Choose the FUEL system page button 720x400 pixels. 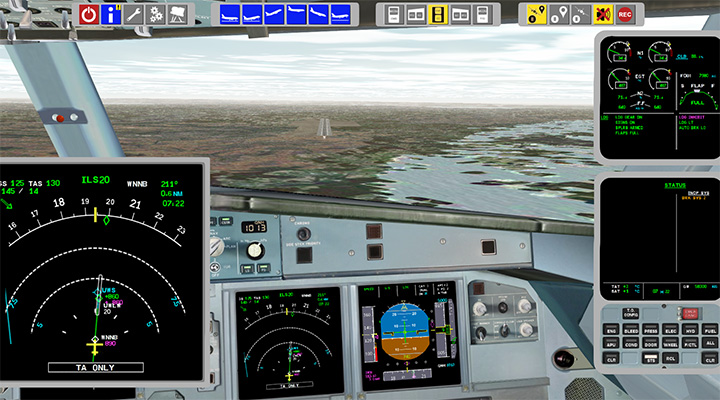pos(710,330)
